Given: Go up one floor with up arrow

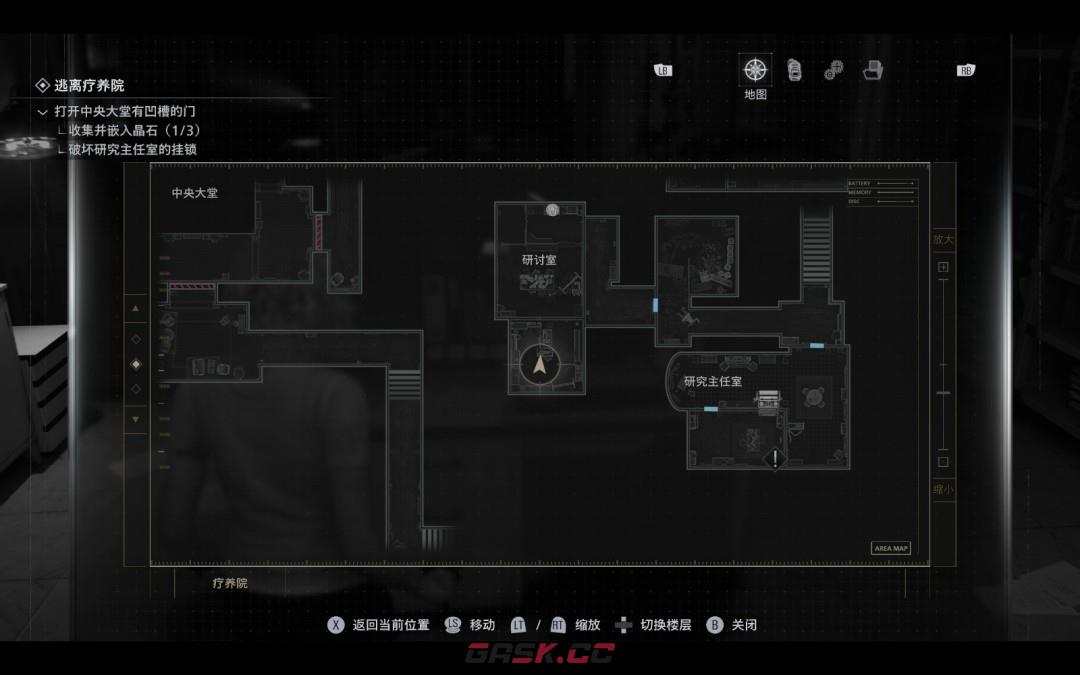Looking at the screenshot, I should click(136, 309).
